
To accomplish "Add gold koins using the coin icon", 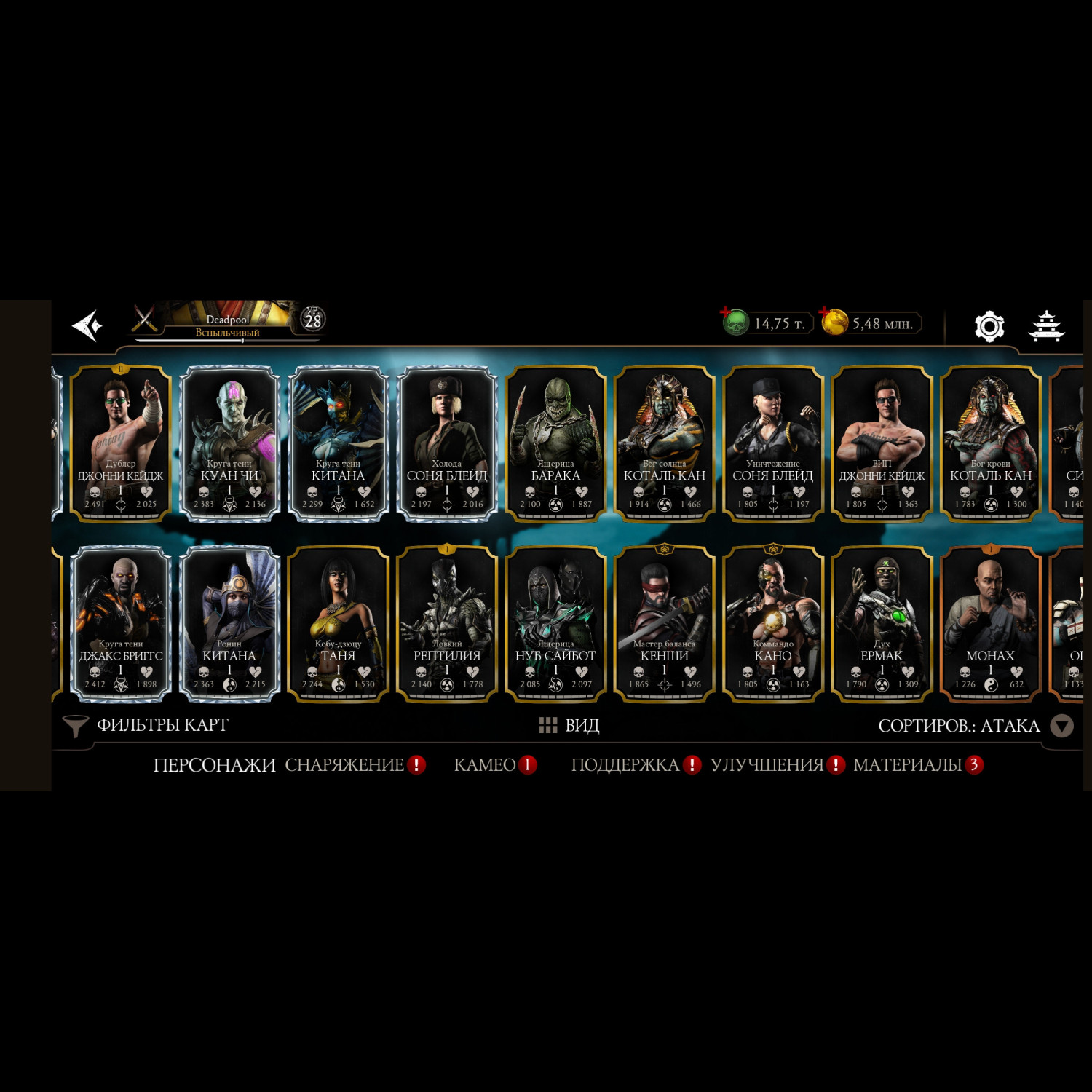I will (834, 322).
